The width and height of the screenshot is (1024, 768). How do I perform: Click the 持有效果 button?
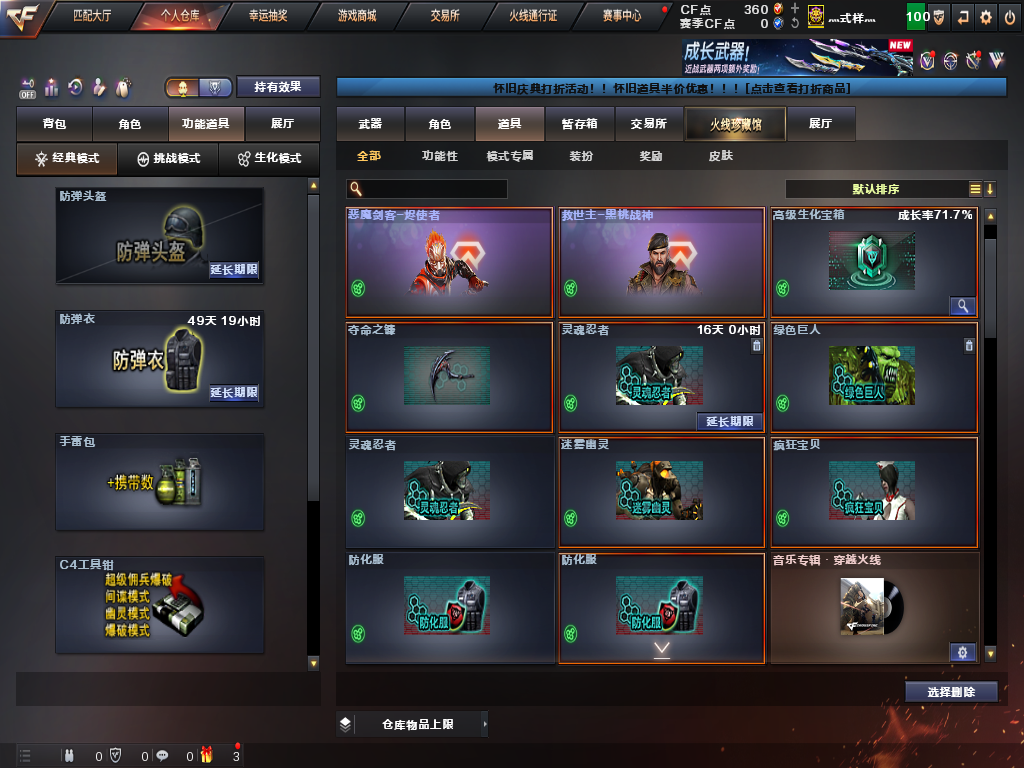pyautogui.click(x=278, y=87)
